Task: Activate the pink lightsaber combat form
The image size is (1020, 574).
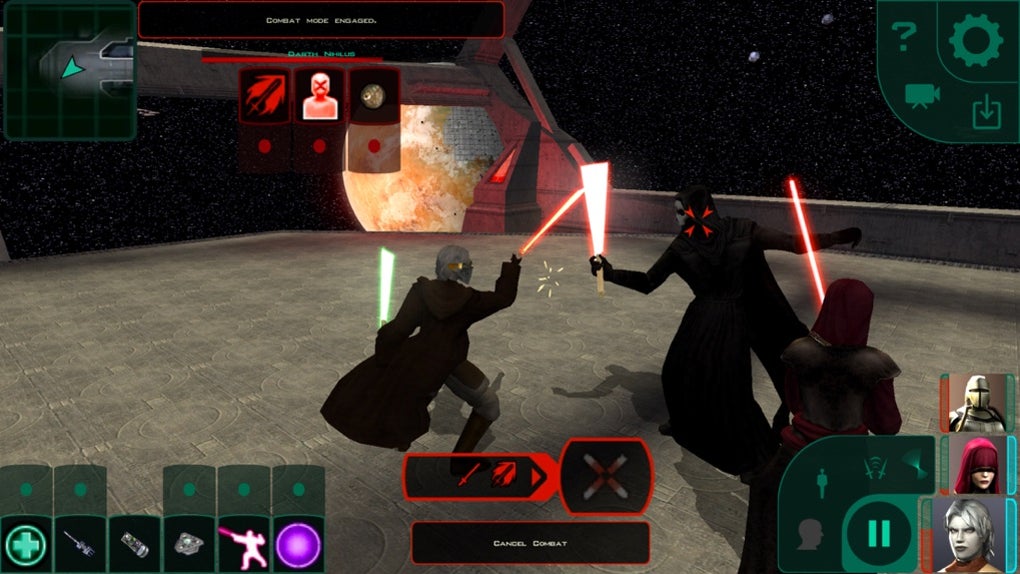Action: coord(243,545)
